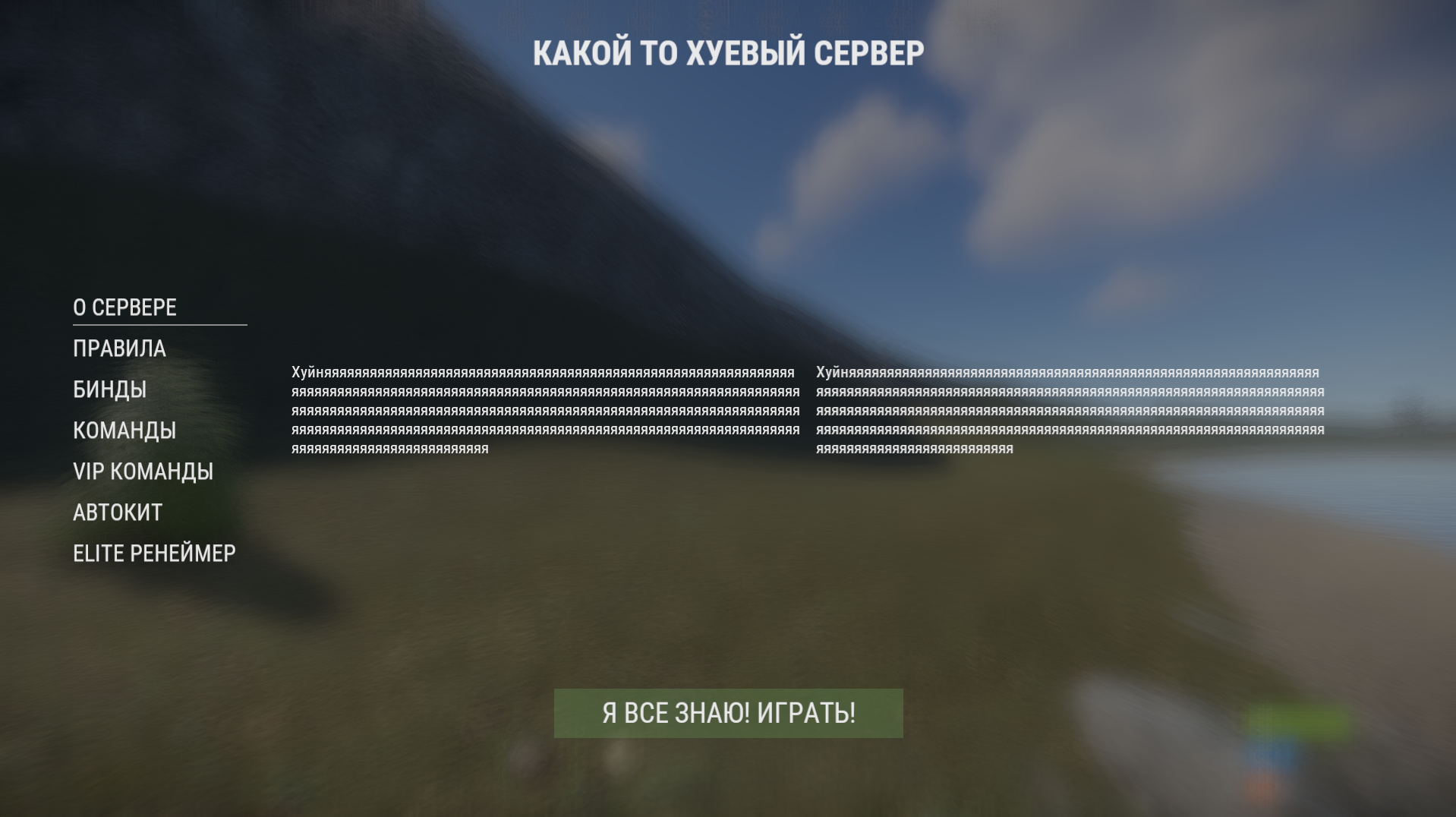Check VIP commands in the sidebar
The height and width of the screenshot is (817, 1456).
coord(143,472)
